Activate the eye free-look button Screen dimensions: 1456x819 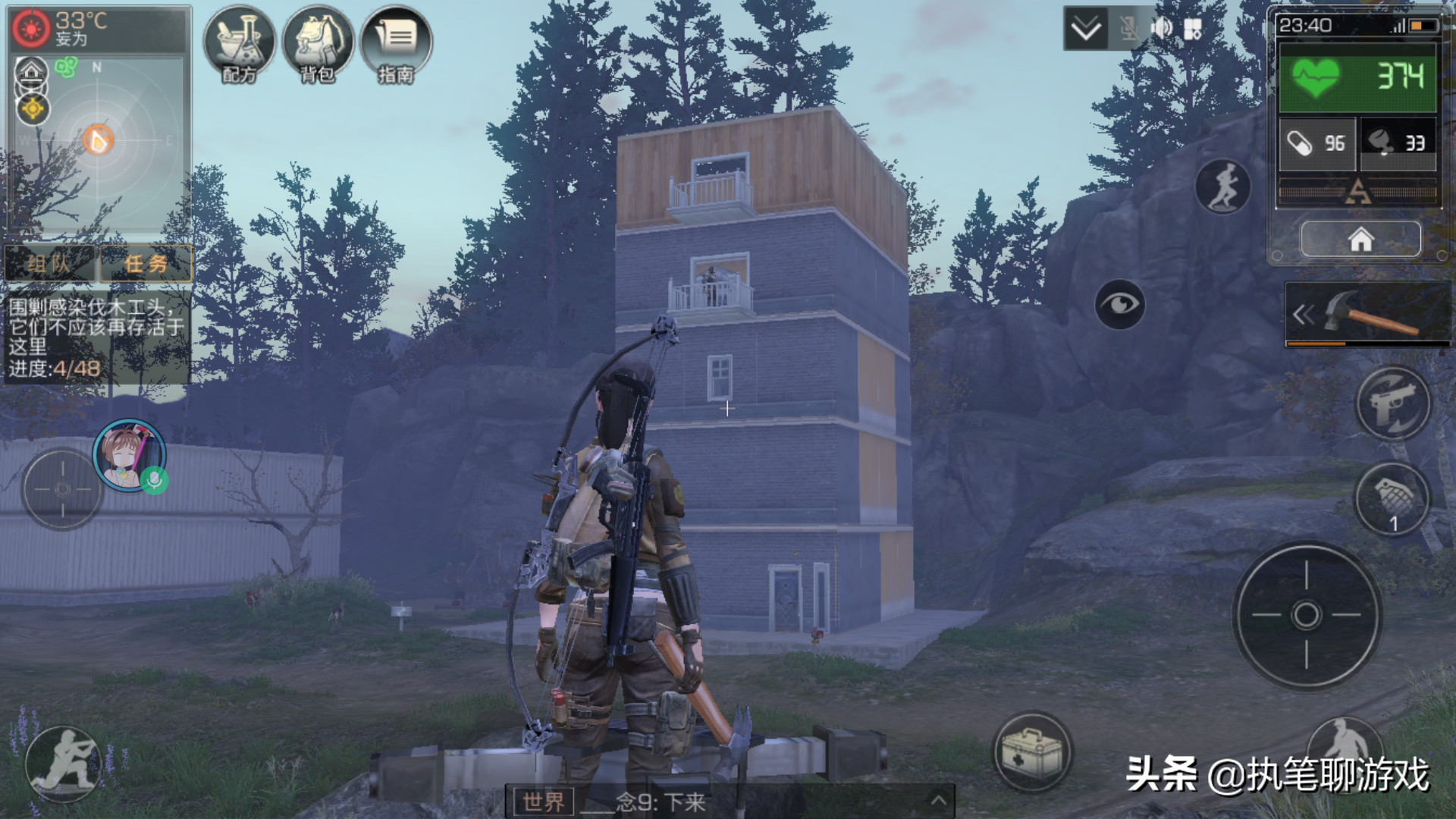click(1119, 304)
